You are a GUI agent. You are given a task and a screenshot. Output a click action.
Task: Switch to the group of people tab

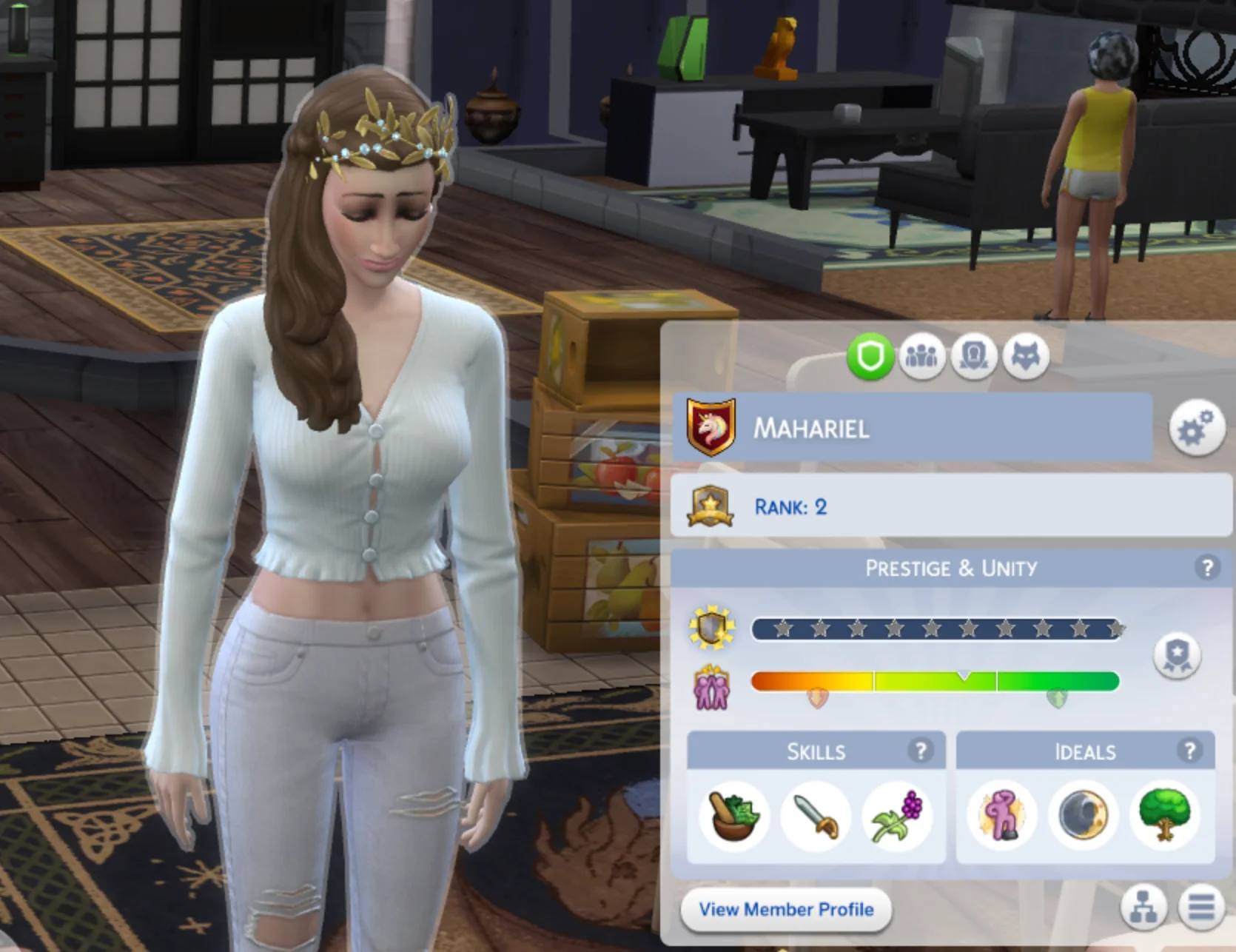point(921,358)
